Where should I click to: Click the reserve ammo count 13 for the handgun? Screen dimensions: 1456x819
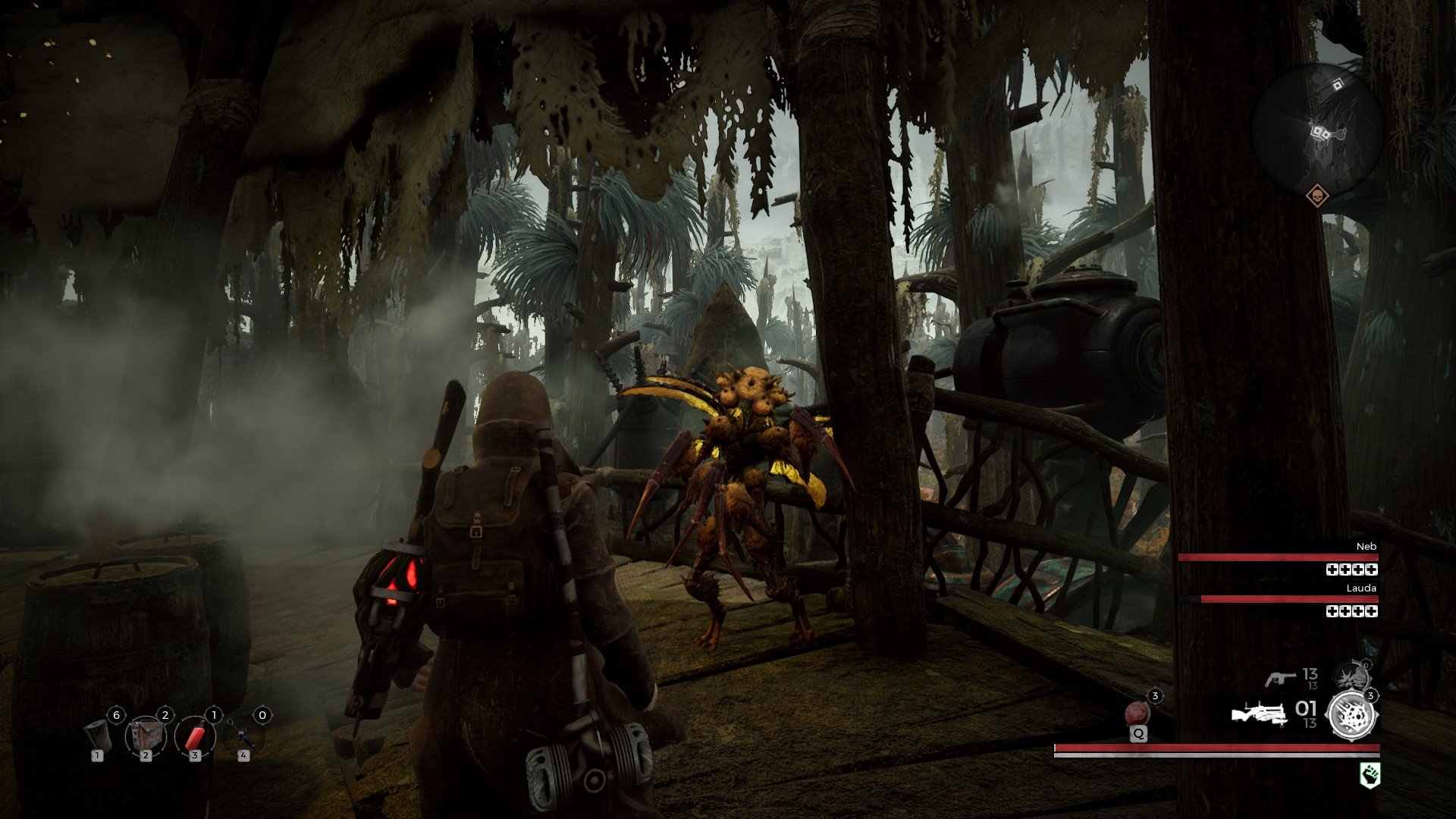pos(1311,685)
